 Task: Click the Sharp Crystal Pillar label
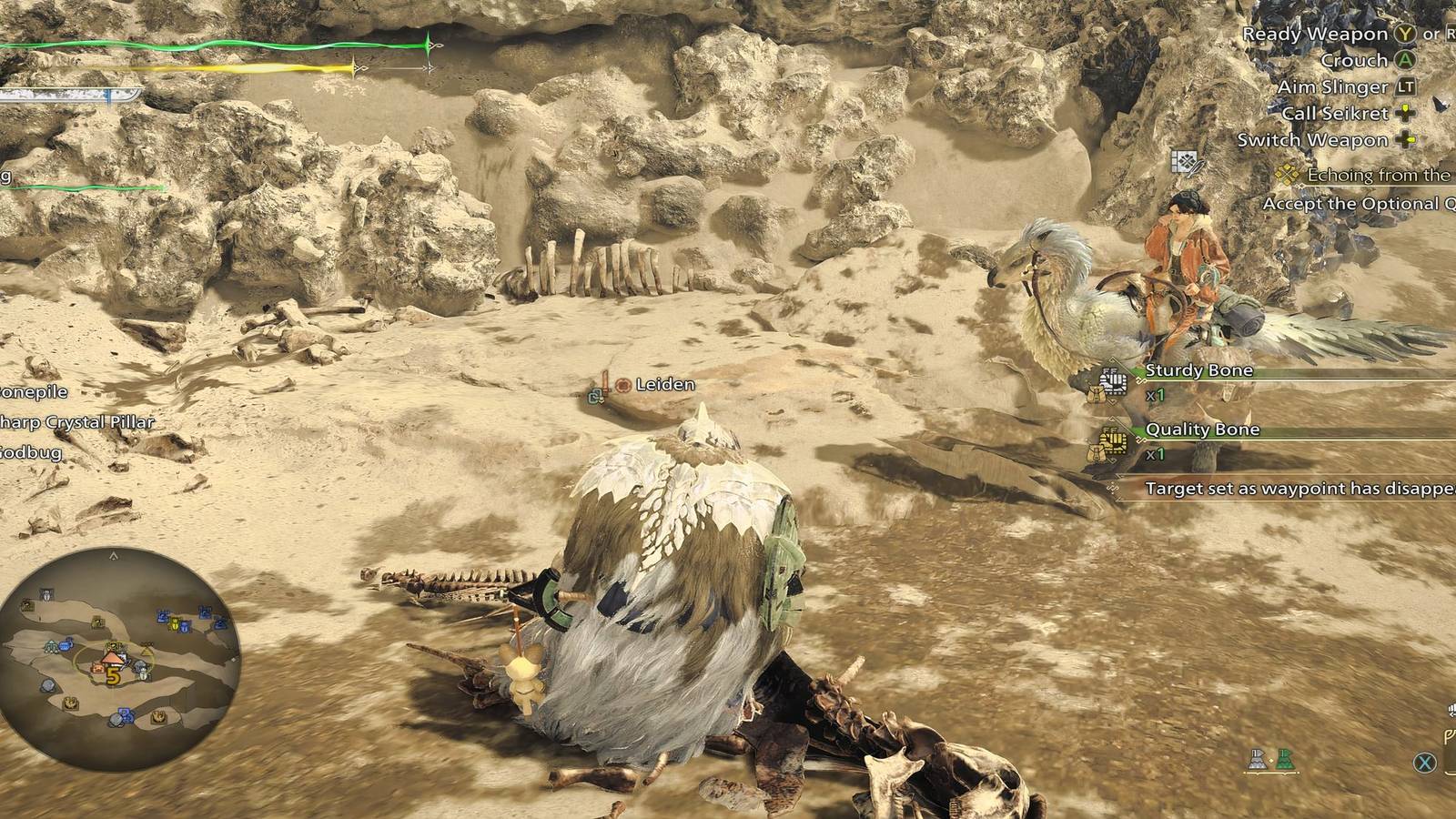[77, 421]
